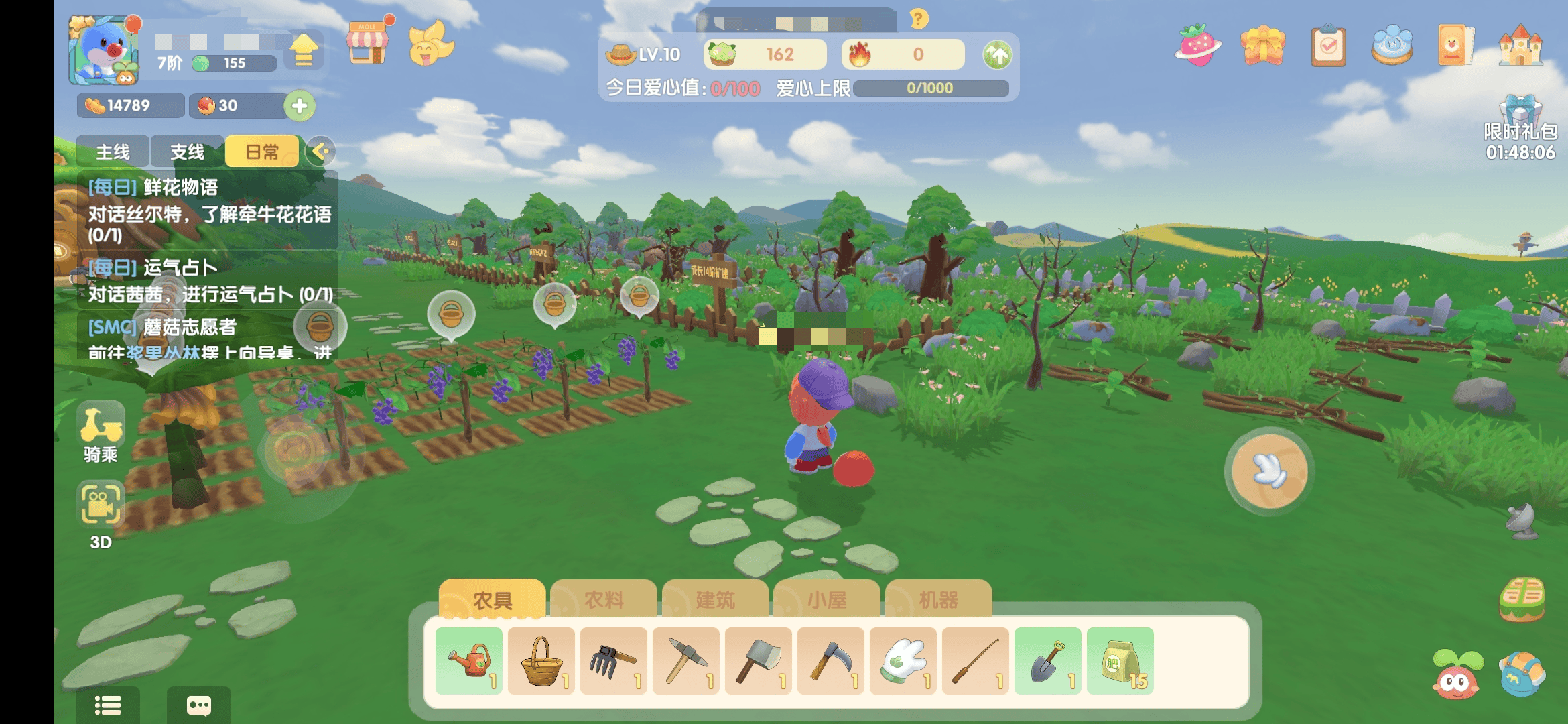Choose the pickaxe tool slot
Image resolution: width=1568 pixels, height=724 pixels.
[686, 661]
